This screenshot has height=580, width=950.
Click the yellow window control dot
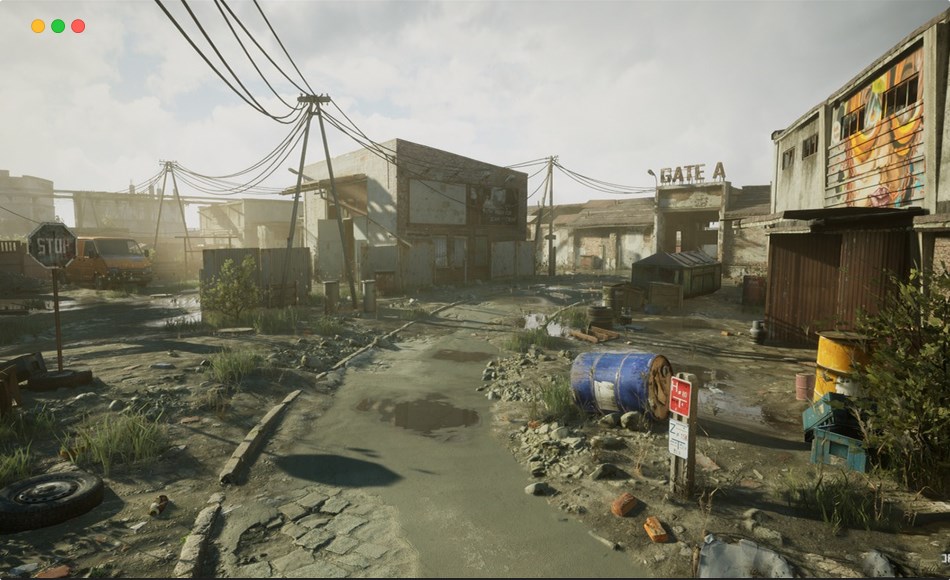point(38,26)
